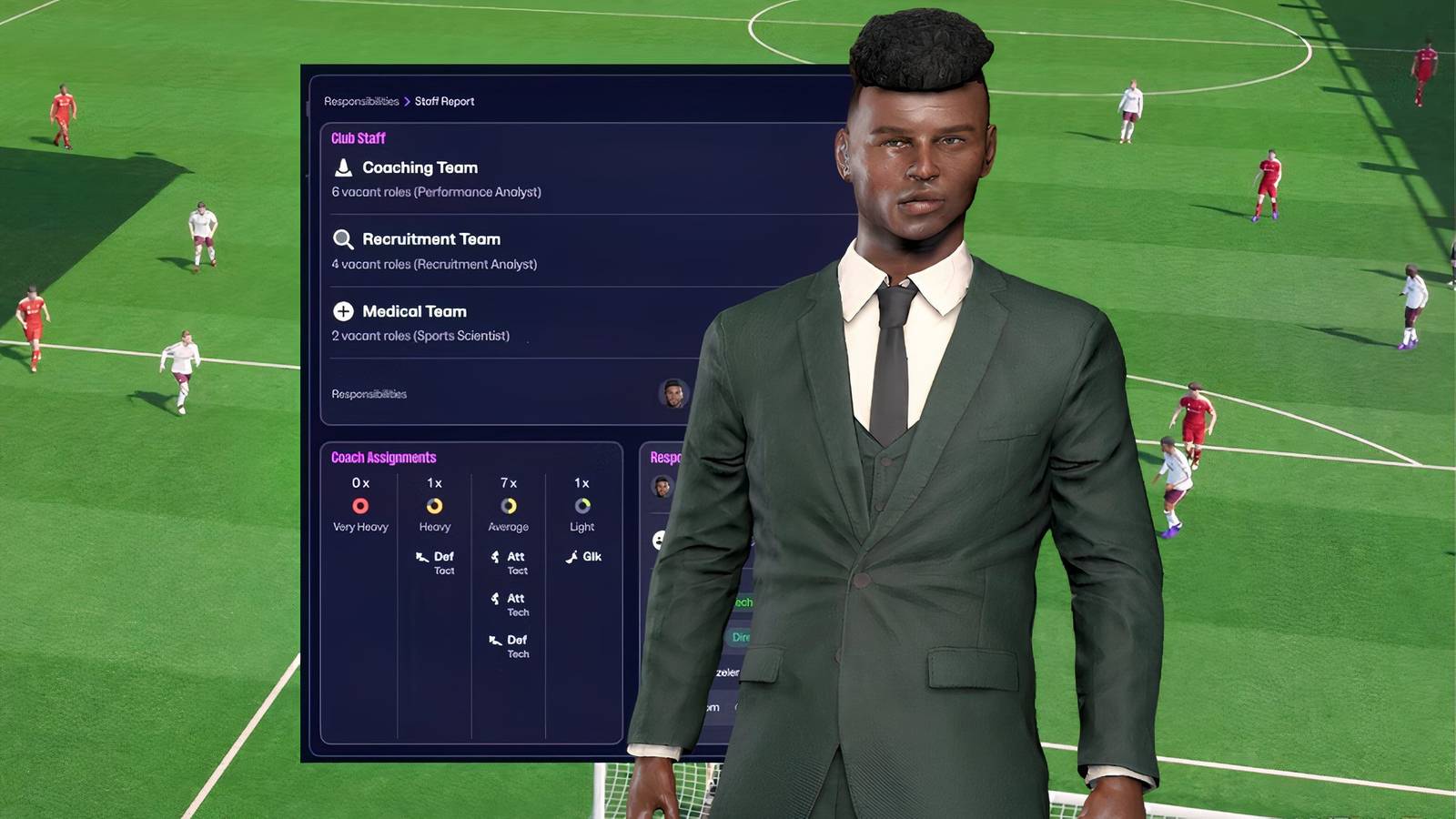
Task: Click the Heavy workload ring indicator
Action: (x=434, y=507)
